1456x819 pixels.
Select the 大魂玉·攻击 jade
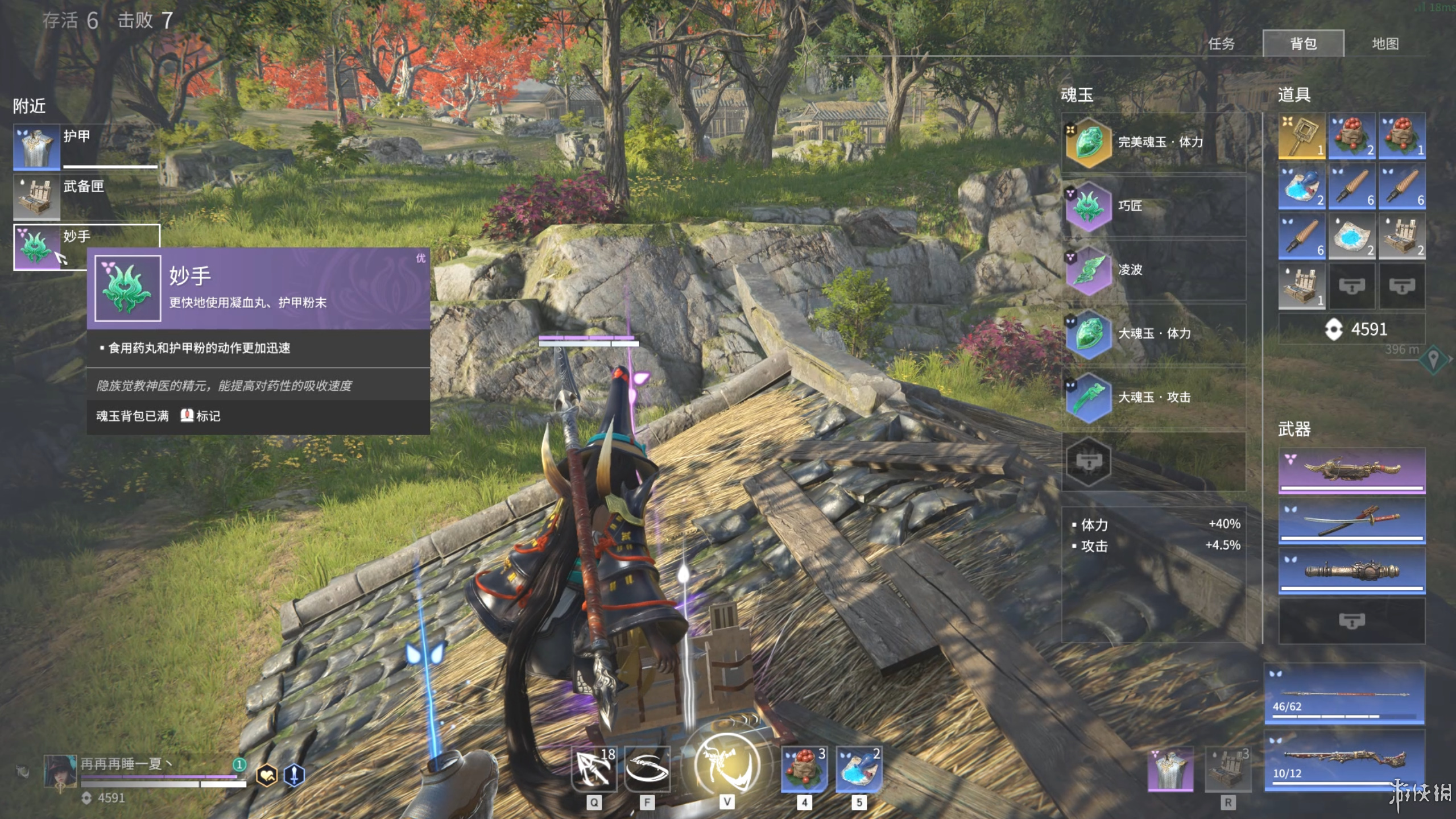tap(1153, 397)
